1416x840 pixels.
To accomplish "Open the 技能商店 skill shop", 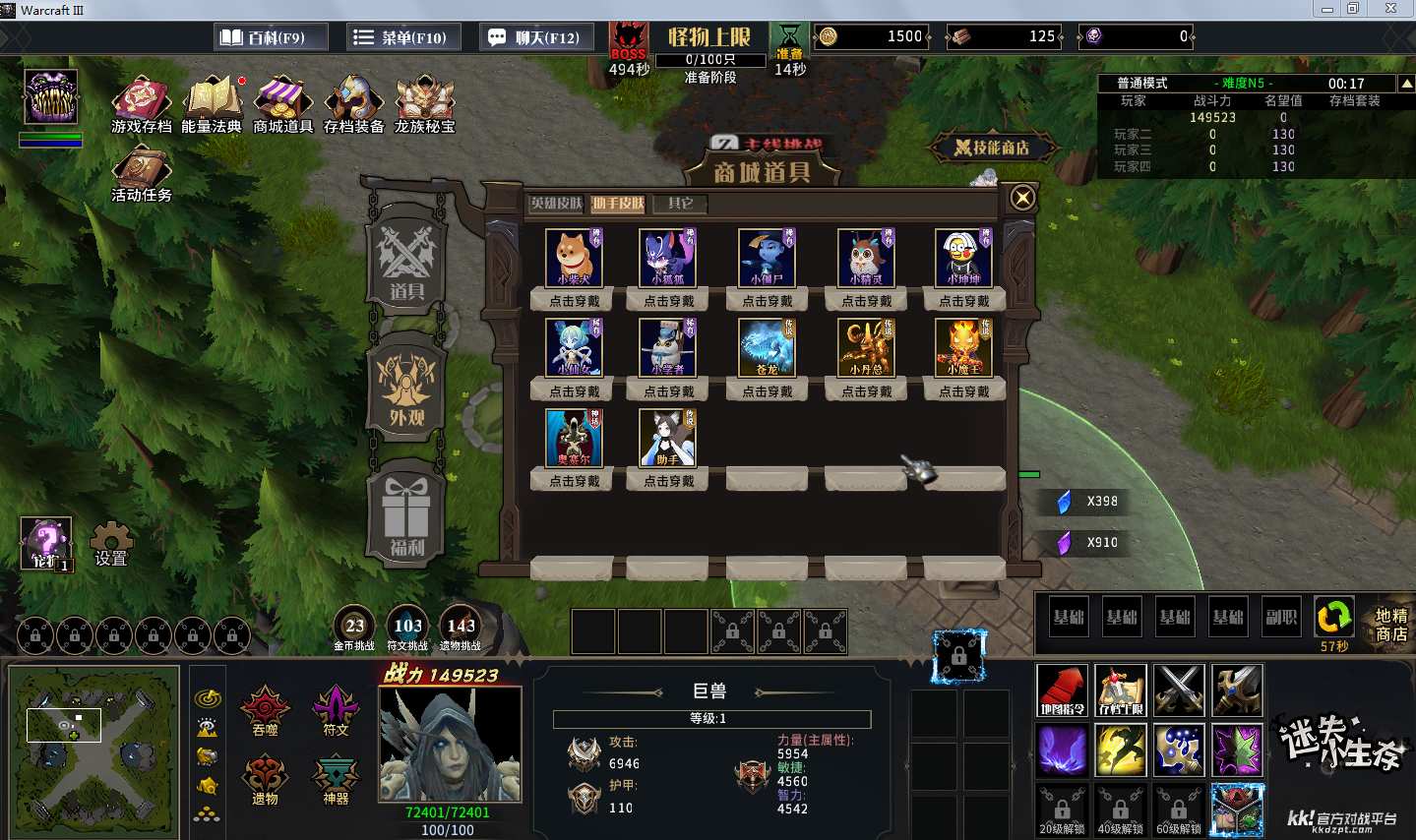I will 992,148.
